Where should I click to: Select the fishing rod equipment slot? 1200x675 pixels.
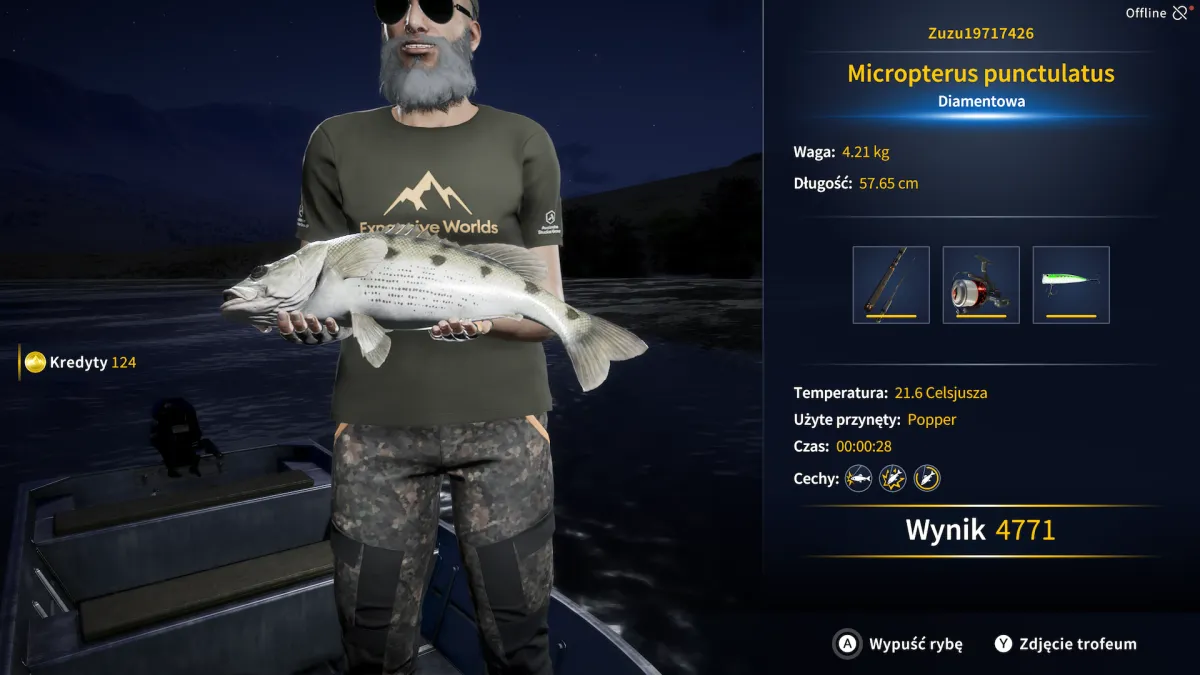[x=891, y=285]
